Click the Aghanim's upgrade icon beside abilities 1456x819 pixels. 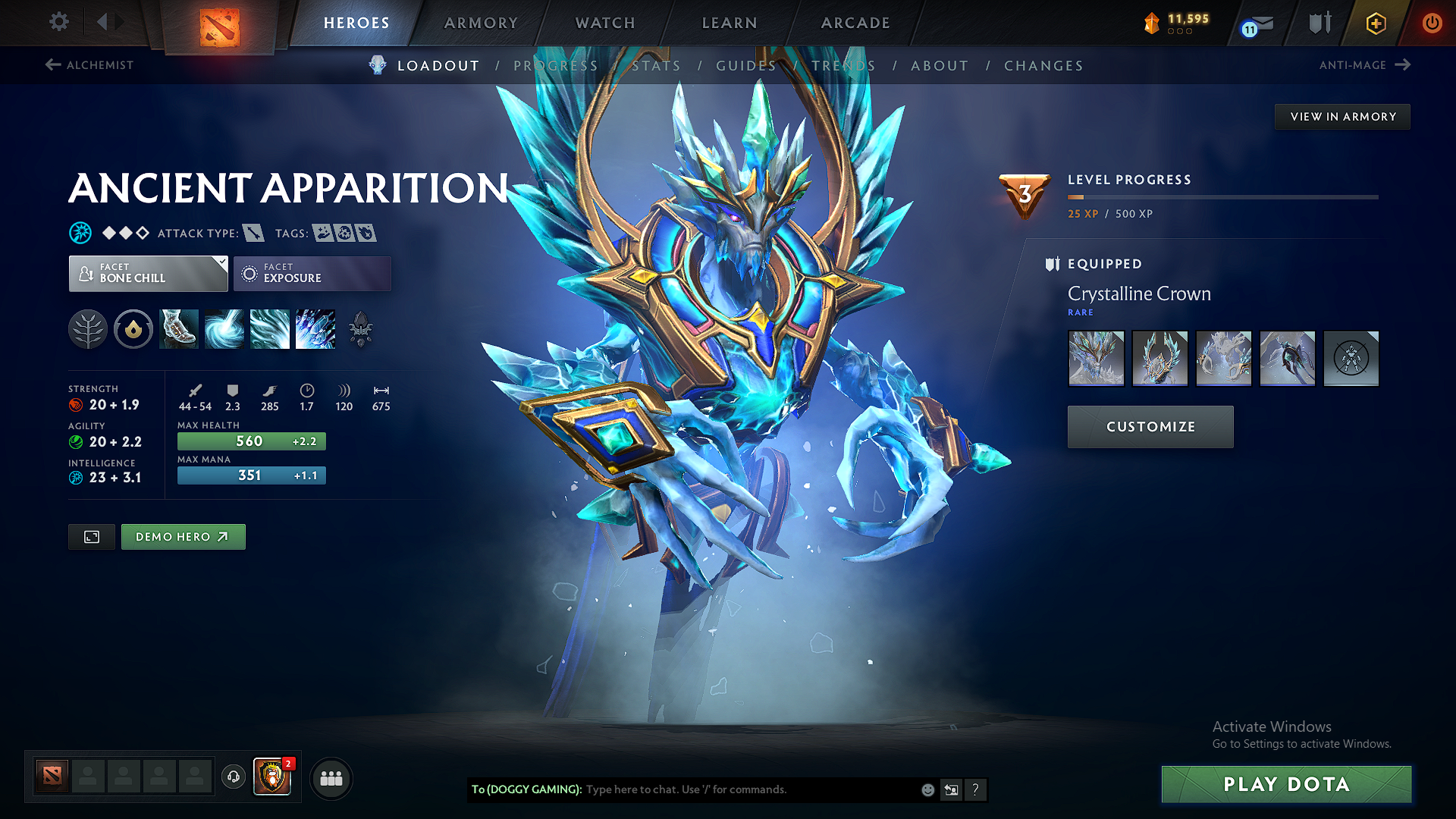[x=362, y=329]
